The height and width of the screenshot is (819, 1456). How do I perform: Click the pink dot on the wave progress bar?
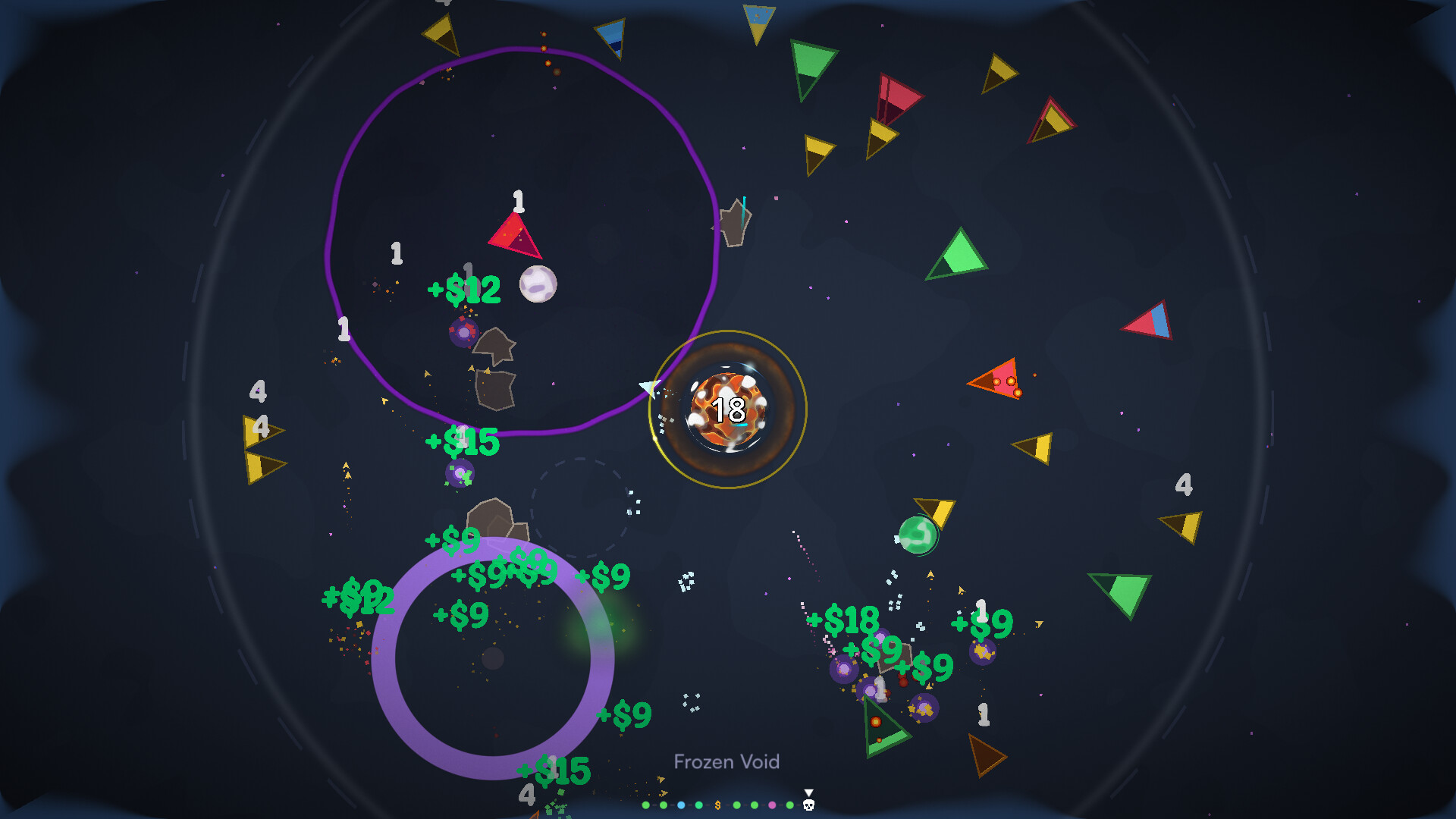772,805
